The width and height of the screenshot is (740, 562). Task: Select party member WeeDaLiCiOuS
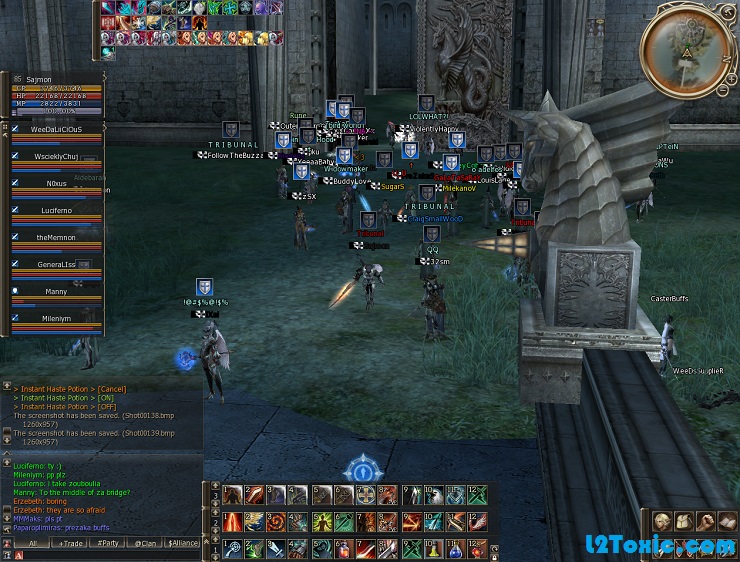pyautogui.click(x=57, y=130)
